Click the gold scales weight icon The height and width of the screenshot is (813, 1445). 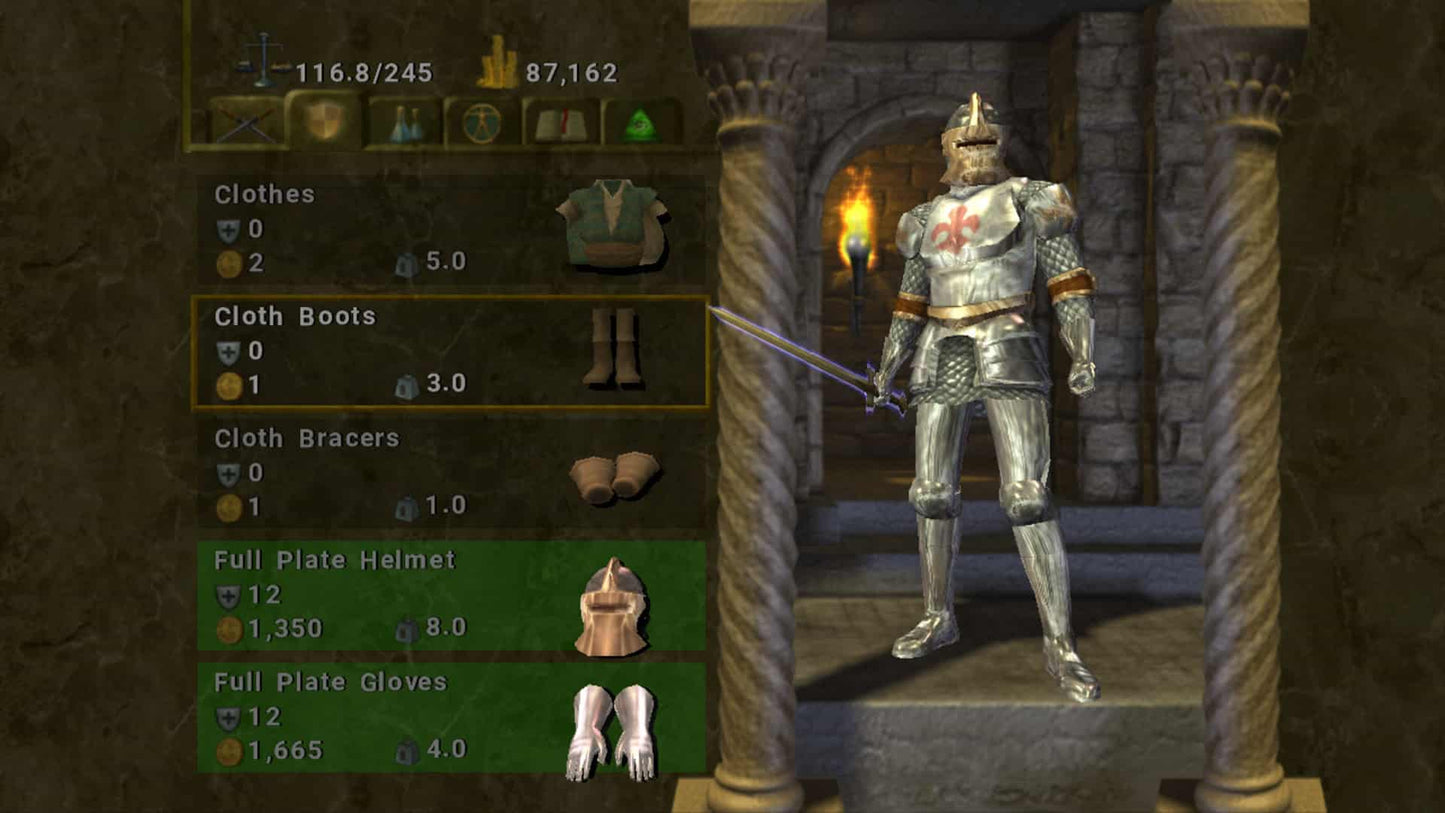pyautogui.click(x=262, y=60)
